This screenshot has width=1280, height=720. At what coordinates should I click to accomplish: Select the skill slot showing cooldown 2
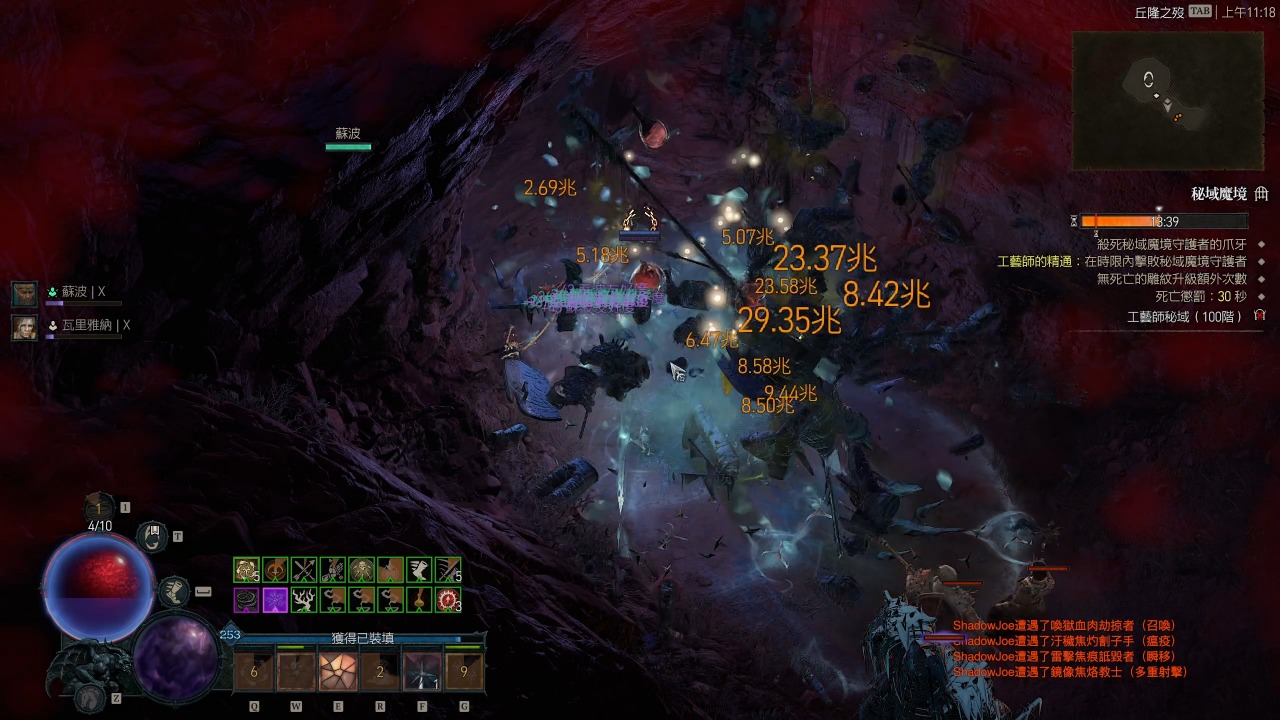(380, 671)
